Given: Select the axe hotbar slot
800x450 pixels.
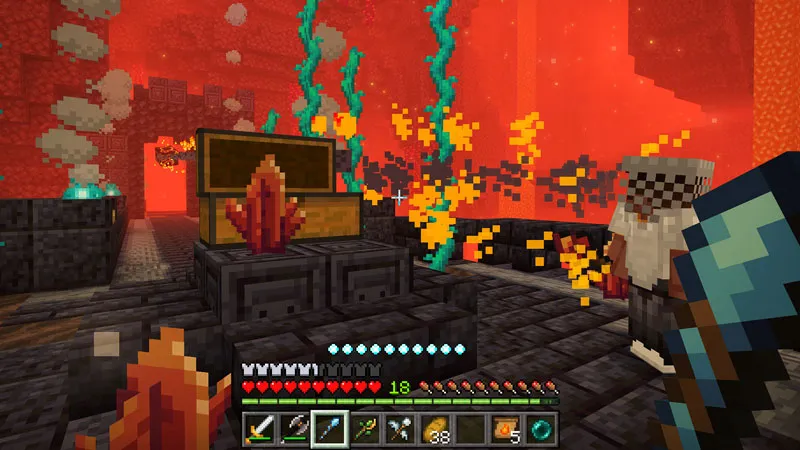Looking at the screenshot, I should pos(294,428).
